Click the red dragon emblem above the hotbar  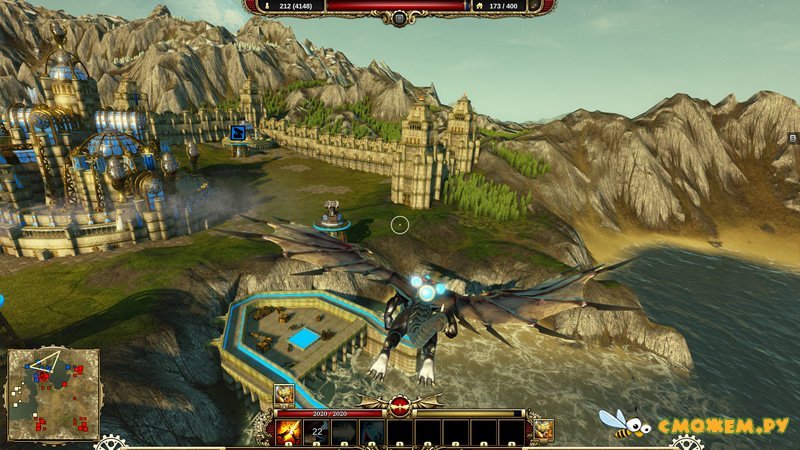(x=400, y=406)
